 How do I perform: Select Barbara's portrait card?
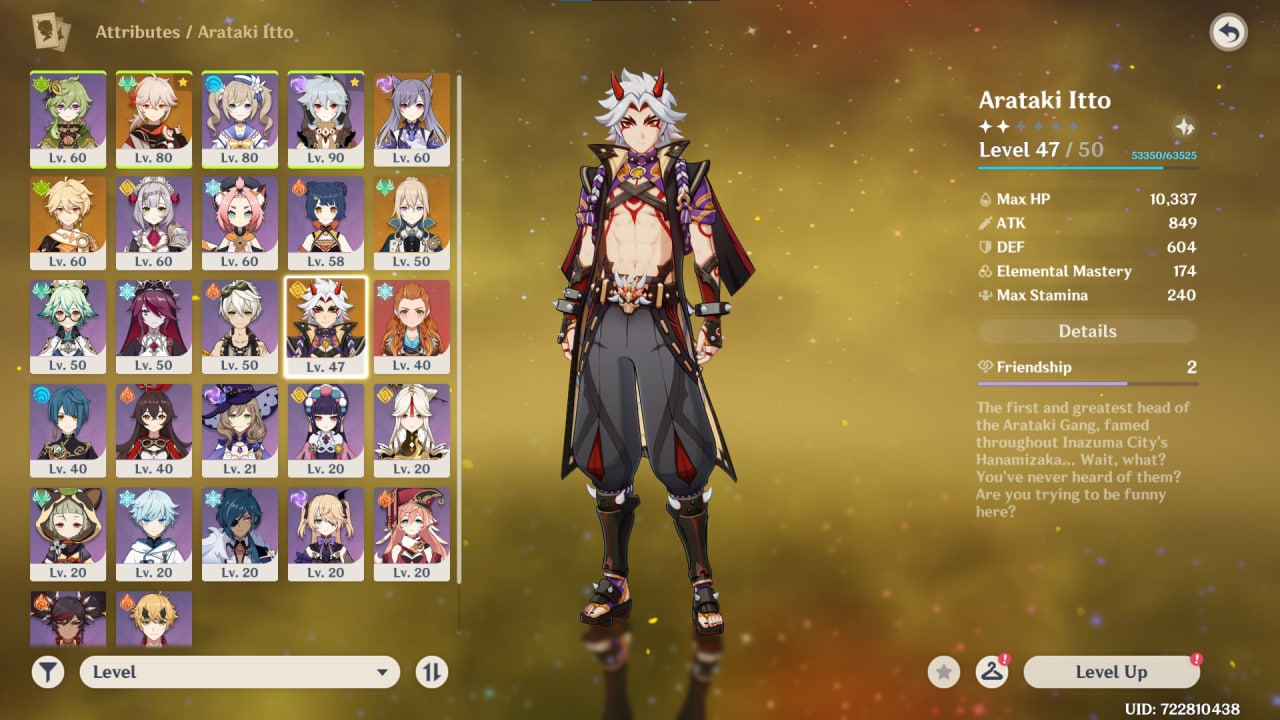pyautogui.click(x=240, y=118)
